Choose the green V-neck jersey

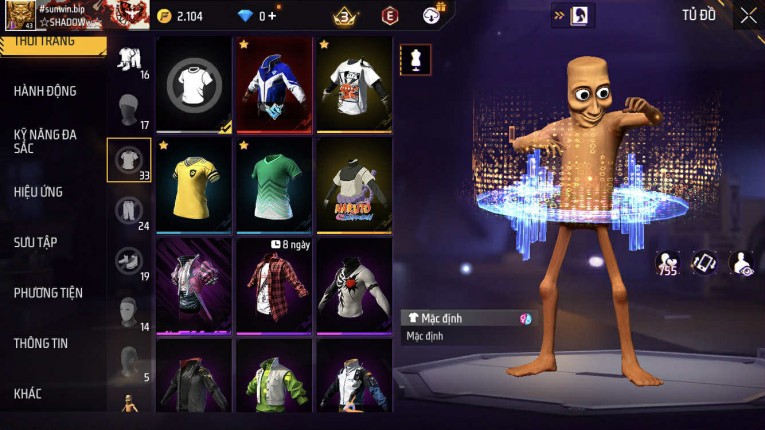click(x=274, y=184)
